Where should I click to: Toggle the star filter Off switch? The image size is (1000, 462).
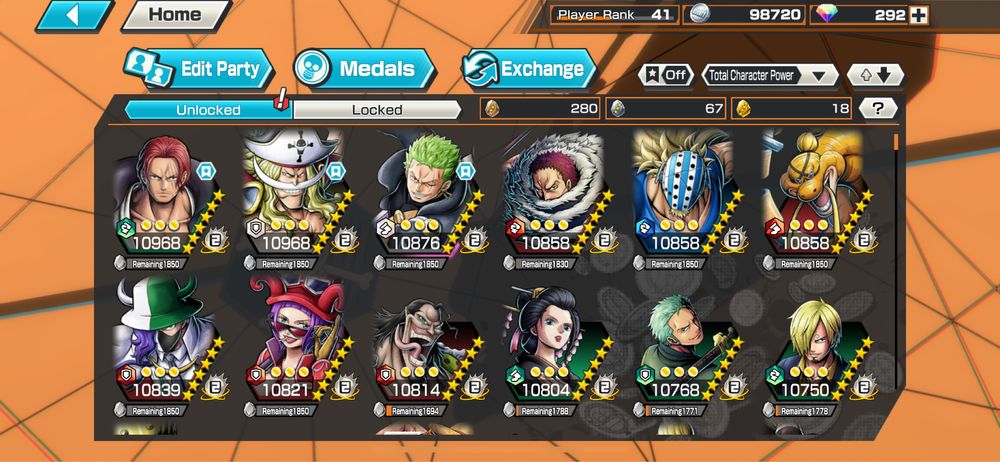point(667,75)
